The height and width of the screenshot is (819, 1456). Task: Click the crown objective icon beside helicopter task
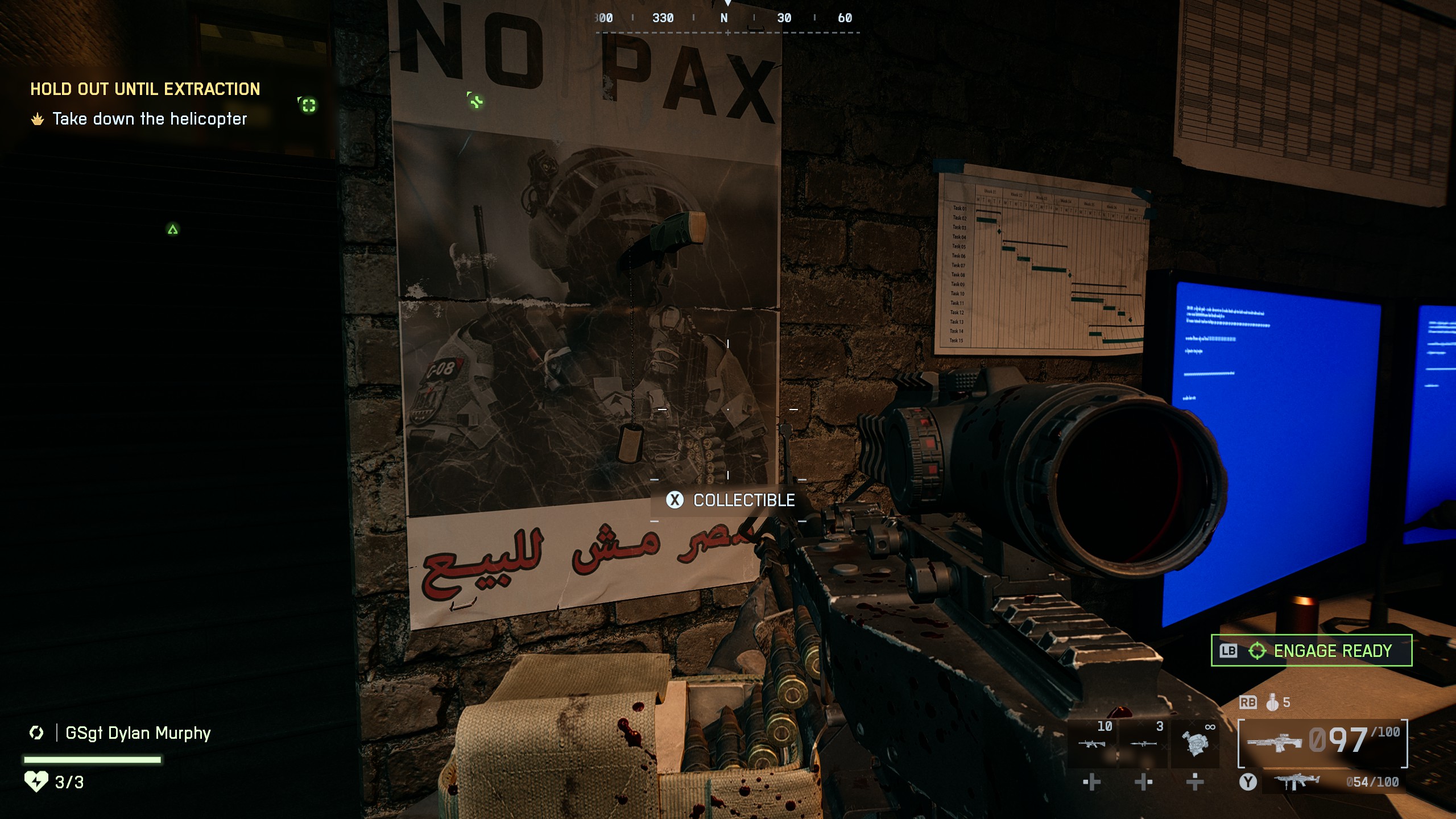[x=36, y=119]
